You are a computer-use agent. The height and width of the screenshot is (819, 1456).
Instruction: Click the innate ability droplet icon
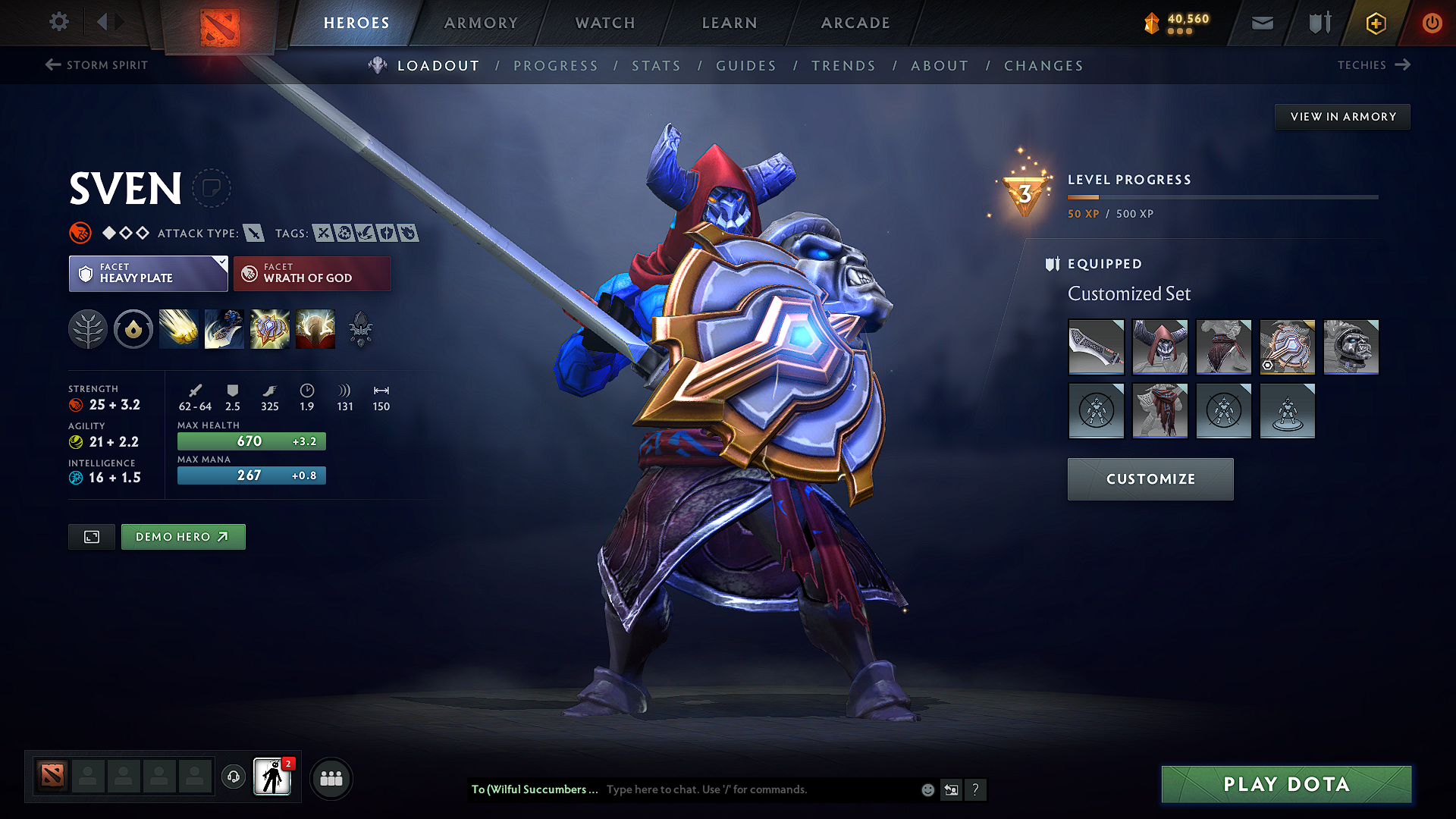point(133,328)
